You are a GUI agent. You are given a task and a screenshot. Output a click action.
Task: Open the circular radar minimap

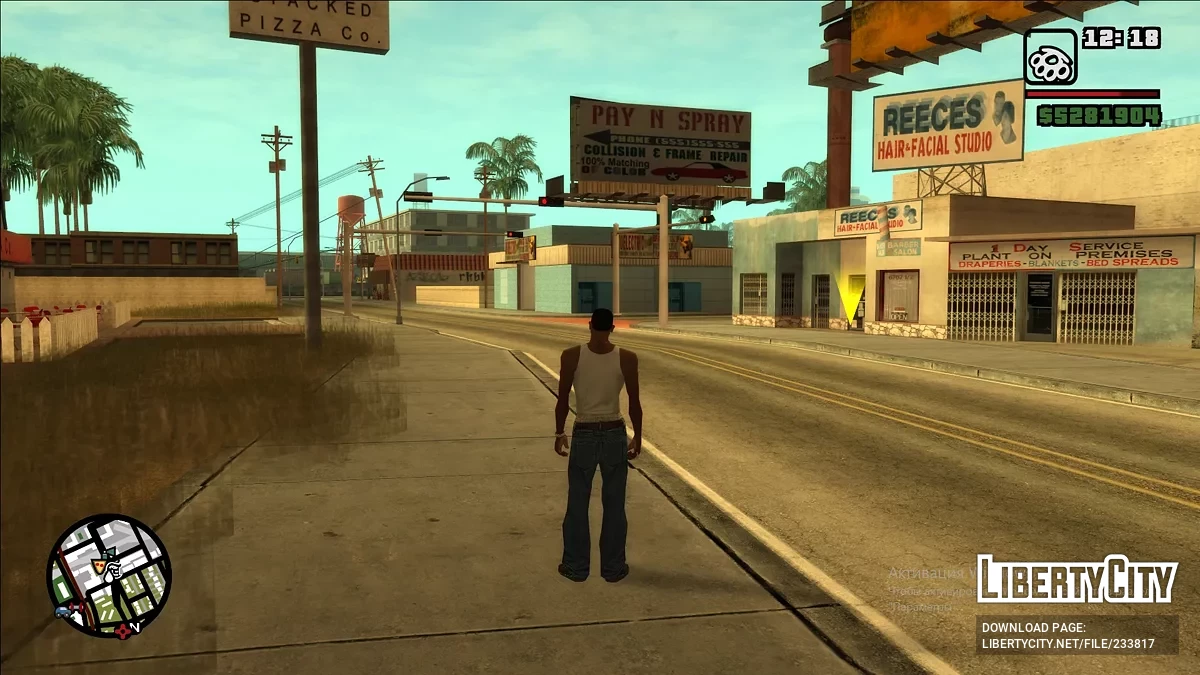tap(109, 576)
